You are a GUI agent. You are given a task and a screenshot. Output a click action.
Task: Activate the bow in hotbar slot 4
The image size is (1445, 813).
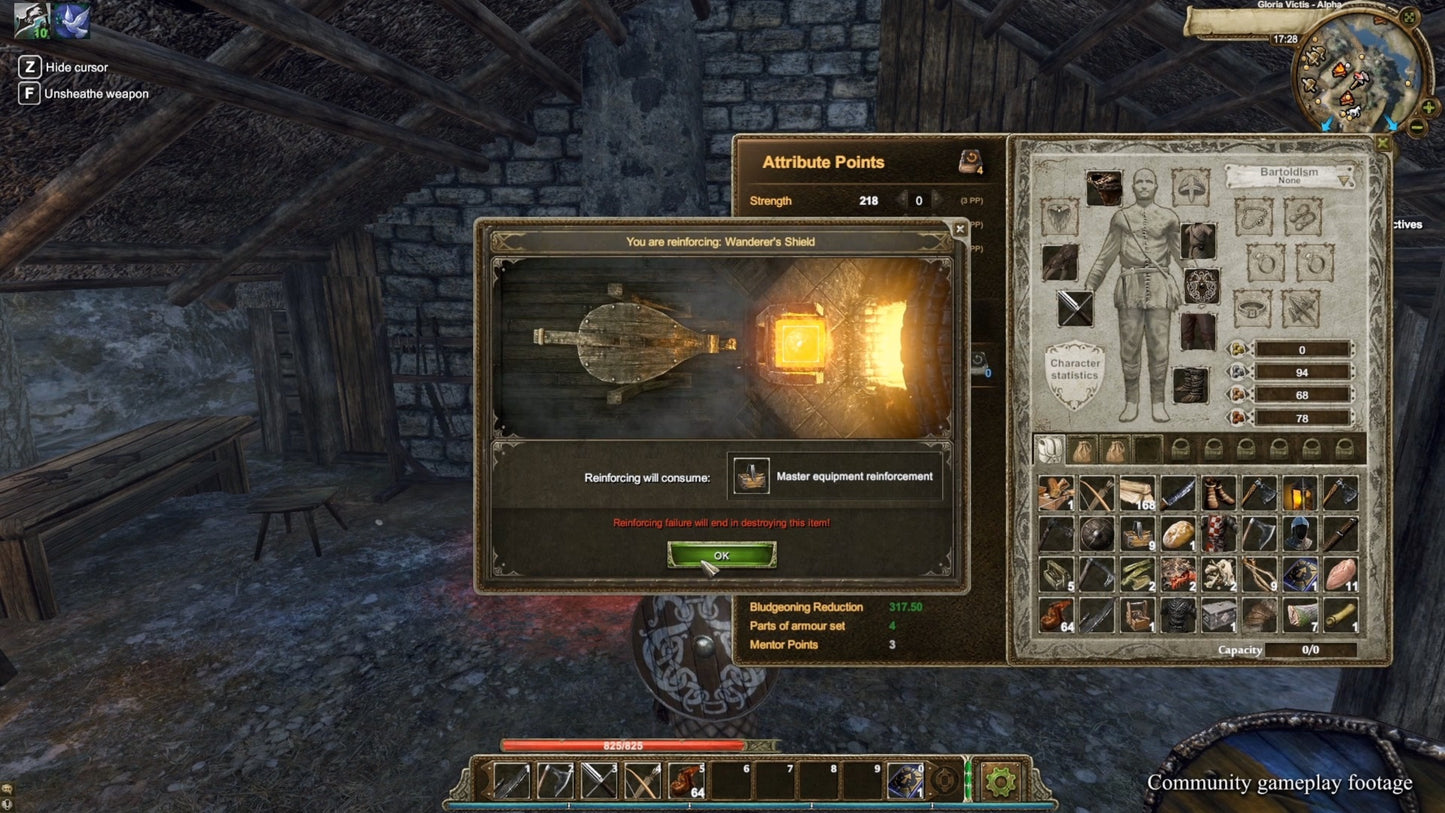[x=643, y=781]
